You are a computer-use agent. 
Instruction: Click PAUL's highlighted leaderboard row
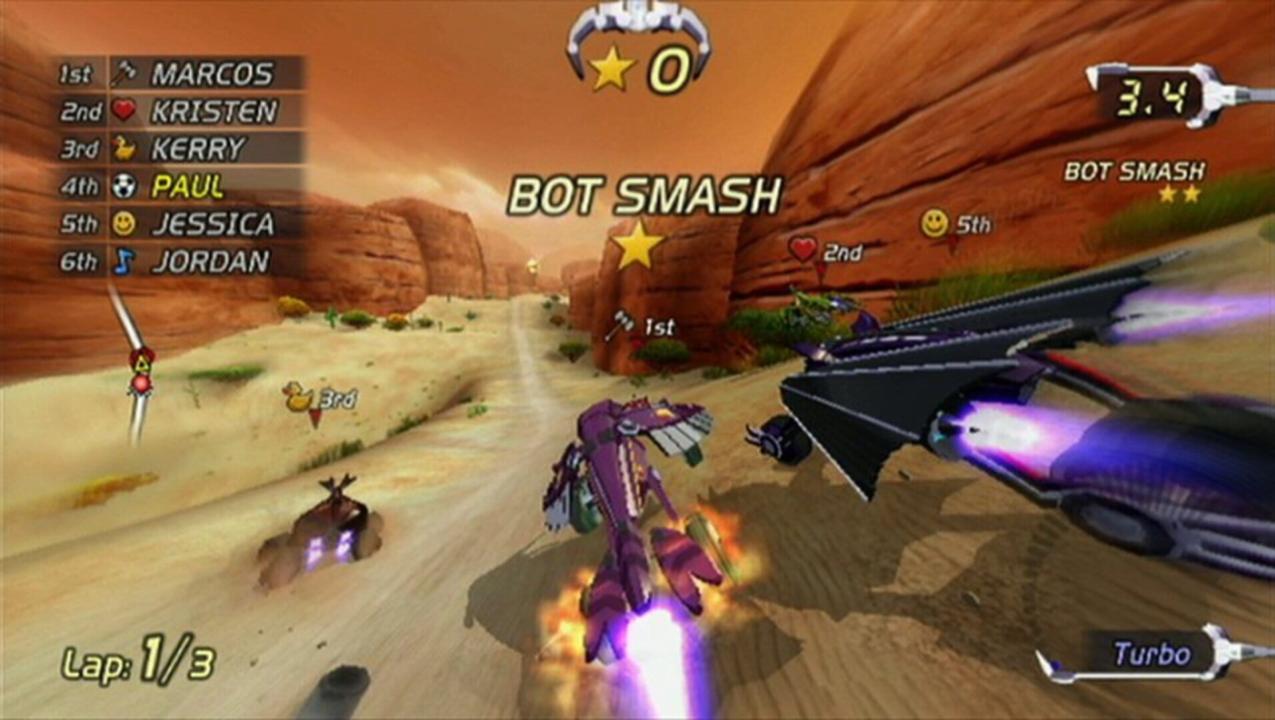click(180, 186)
